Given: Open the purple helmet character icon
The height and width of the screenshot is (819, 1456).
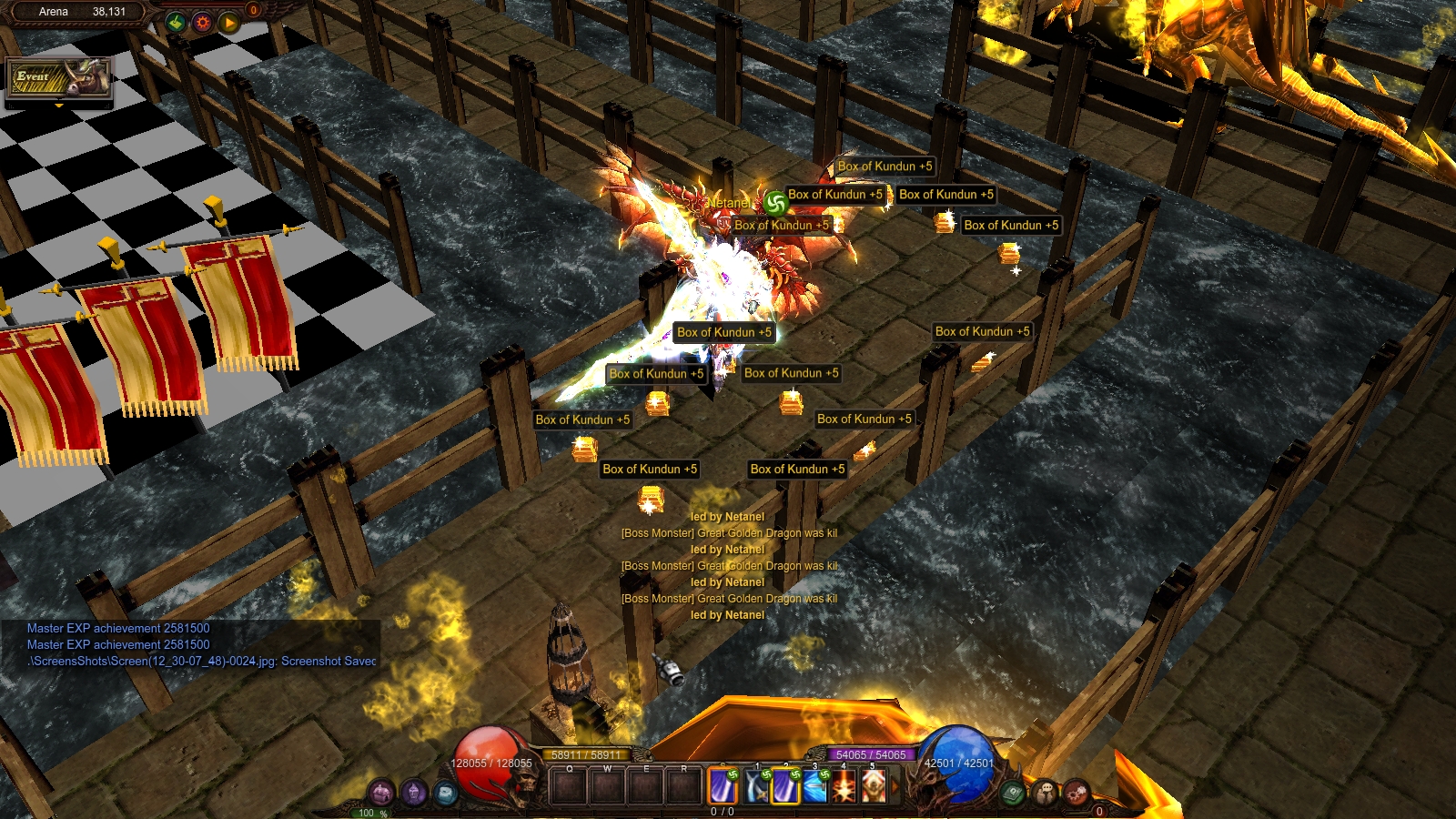Looking at the screenshot, I should (x=414, y=792).
